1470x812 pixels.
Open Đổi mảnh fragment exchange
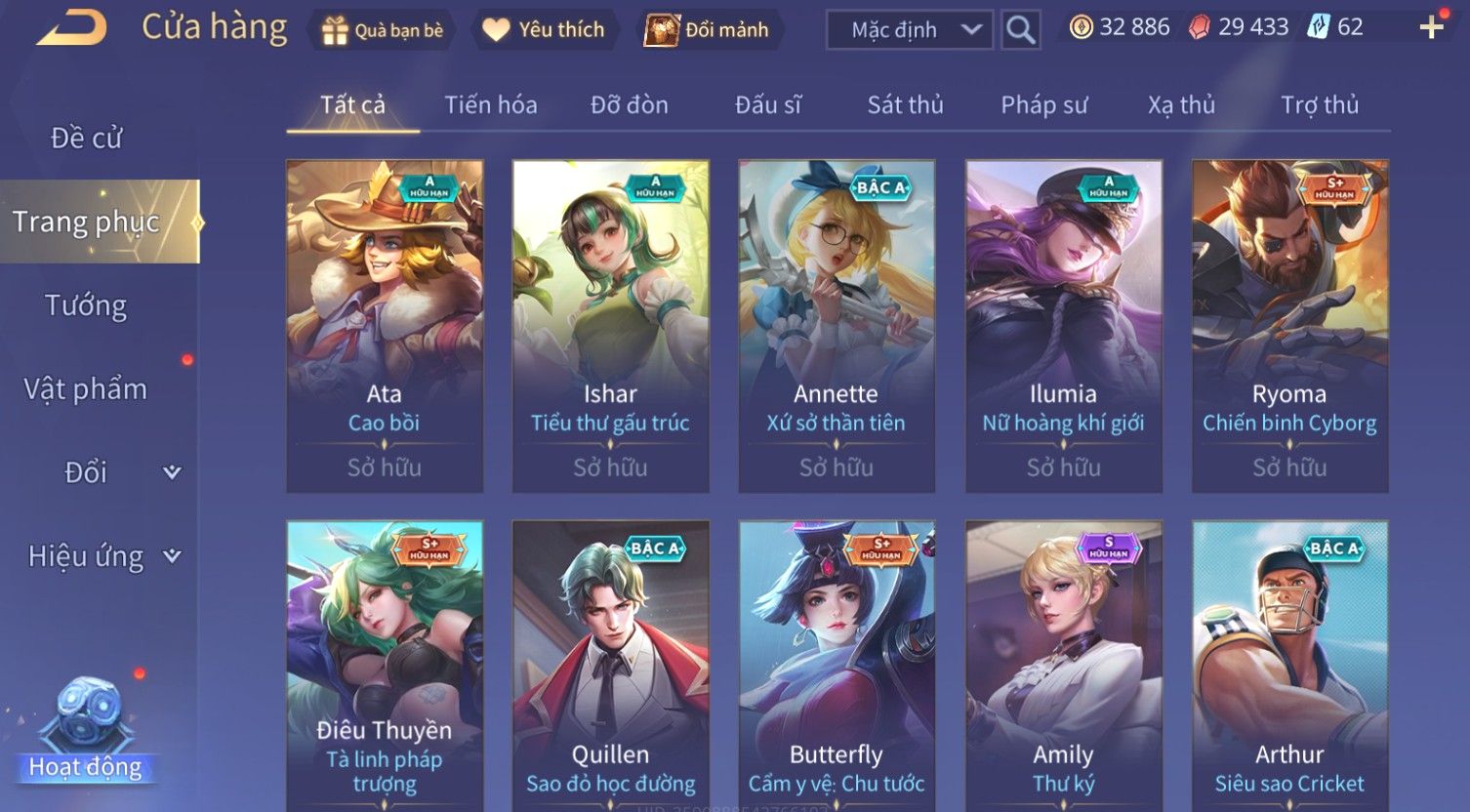pos(707,30)
